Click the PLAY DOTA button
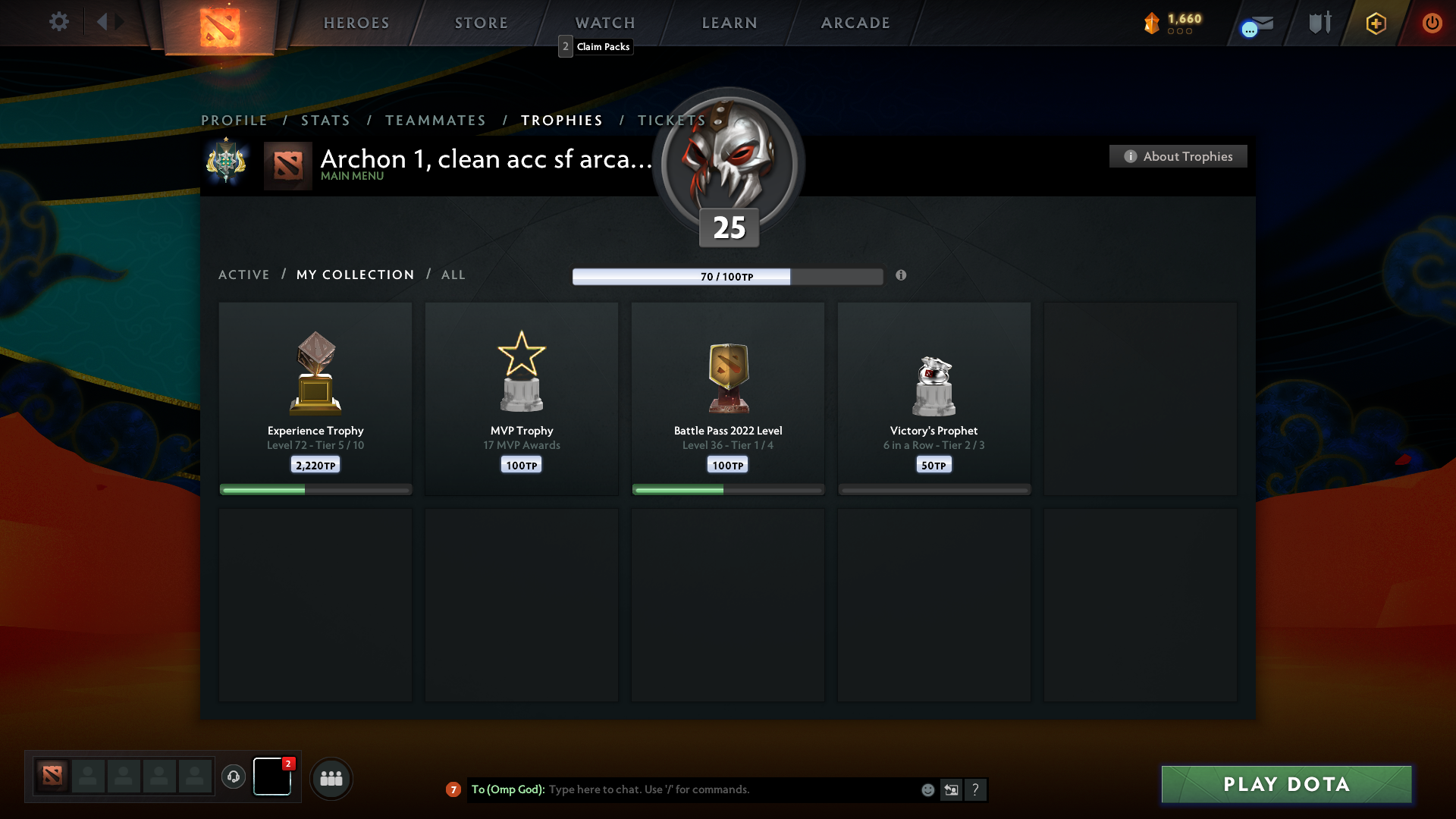The height and width of the screenshot is (819, 1456). click(1285, 785)
